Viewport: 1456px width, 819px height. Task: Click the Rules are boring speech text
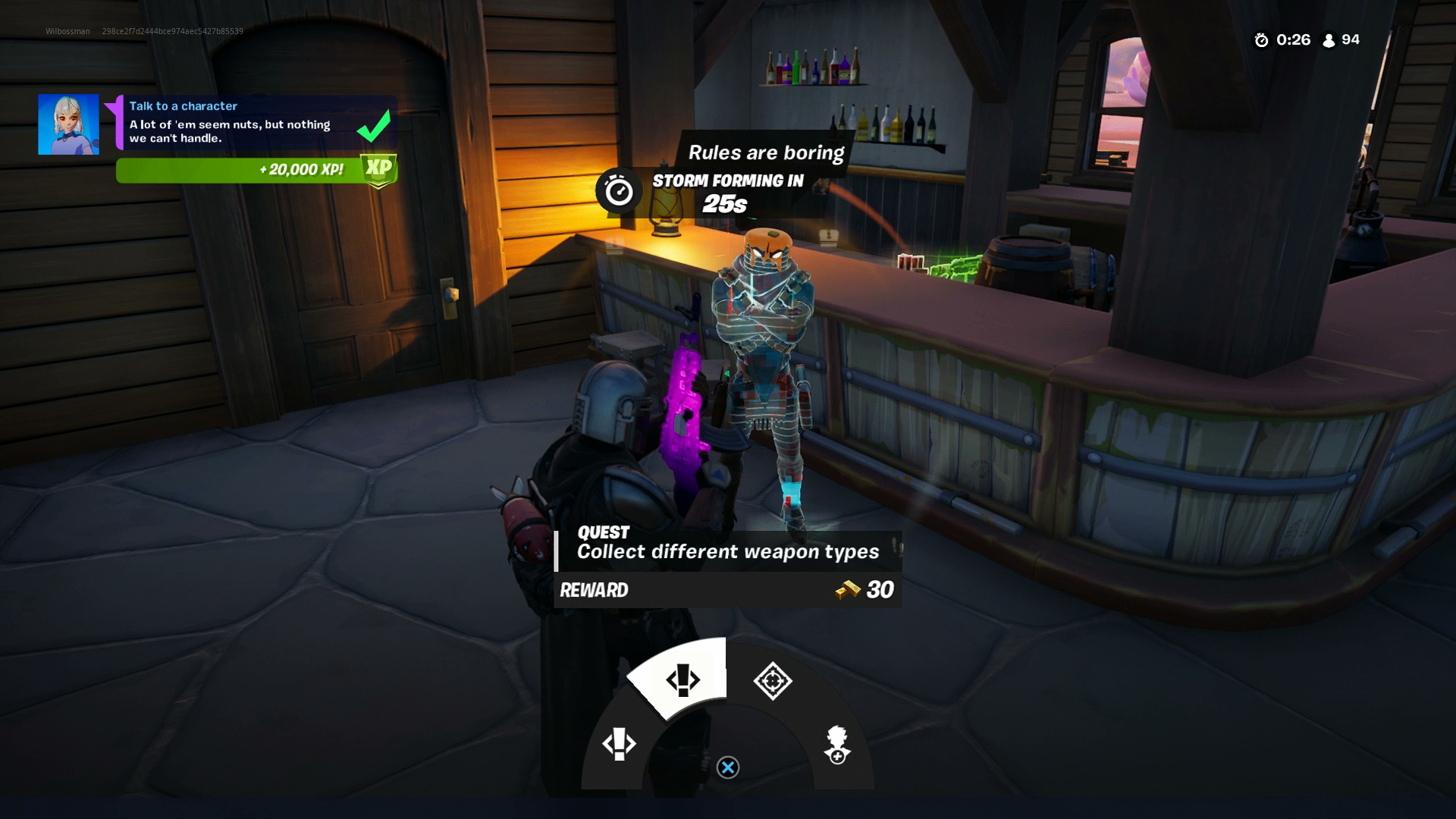click(765, 152)
